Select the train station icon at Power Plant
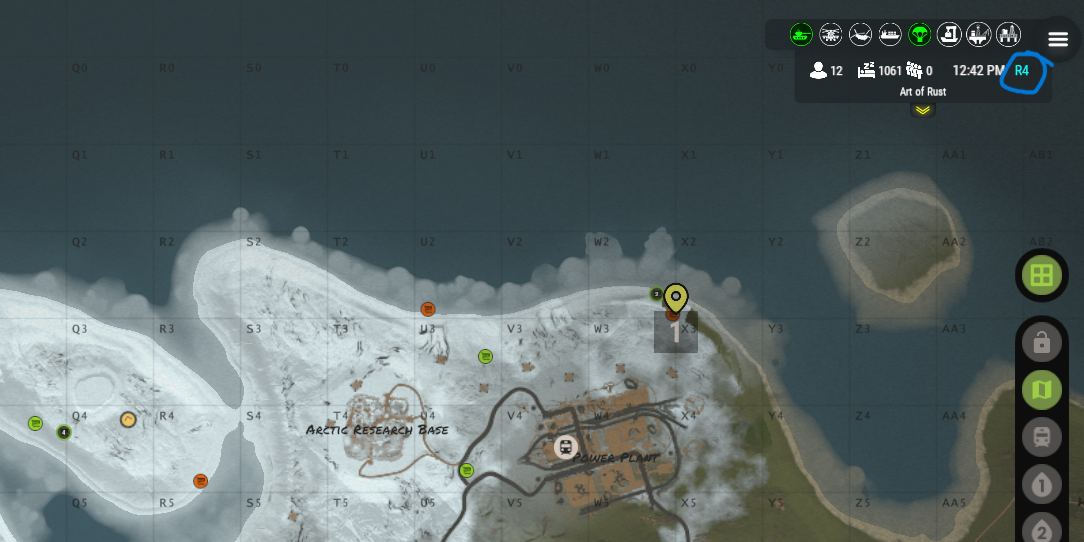Screen dimensions: 1084x542 click(566, 447)
